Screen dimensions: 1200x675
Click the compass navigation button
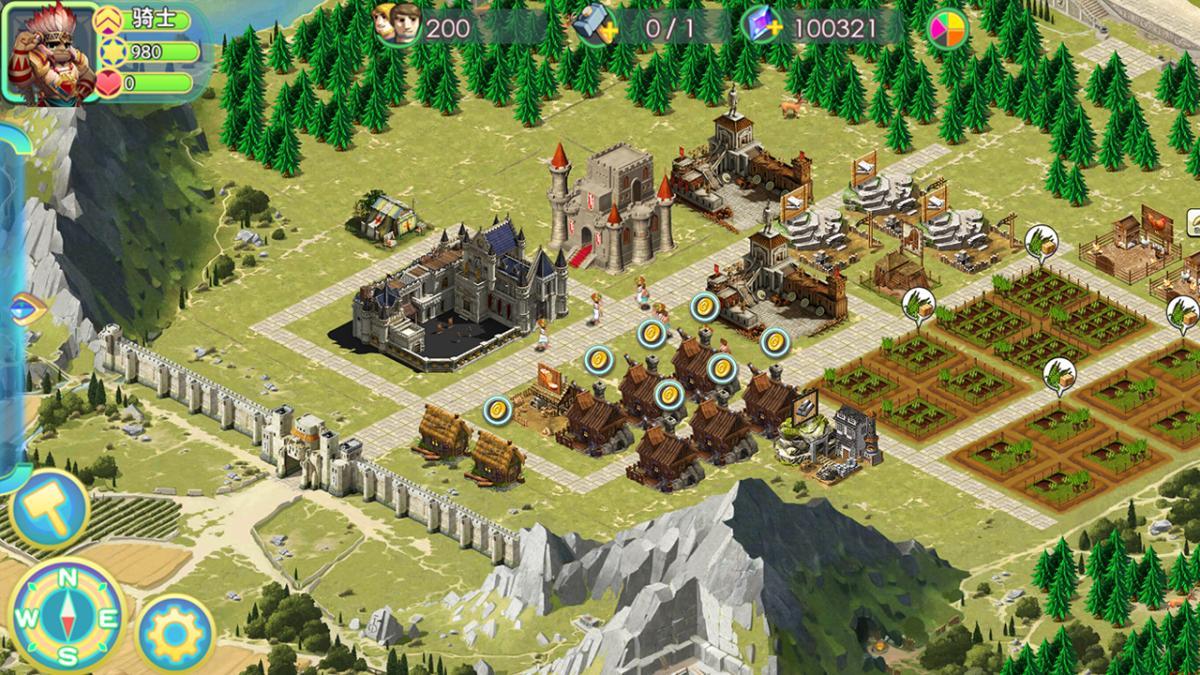67,614
